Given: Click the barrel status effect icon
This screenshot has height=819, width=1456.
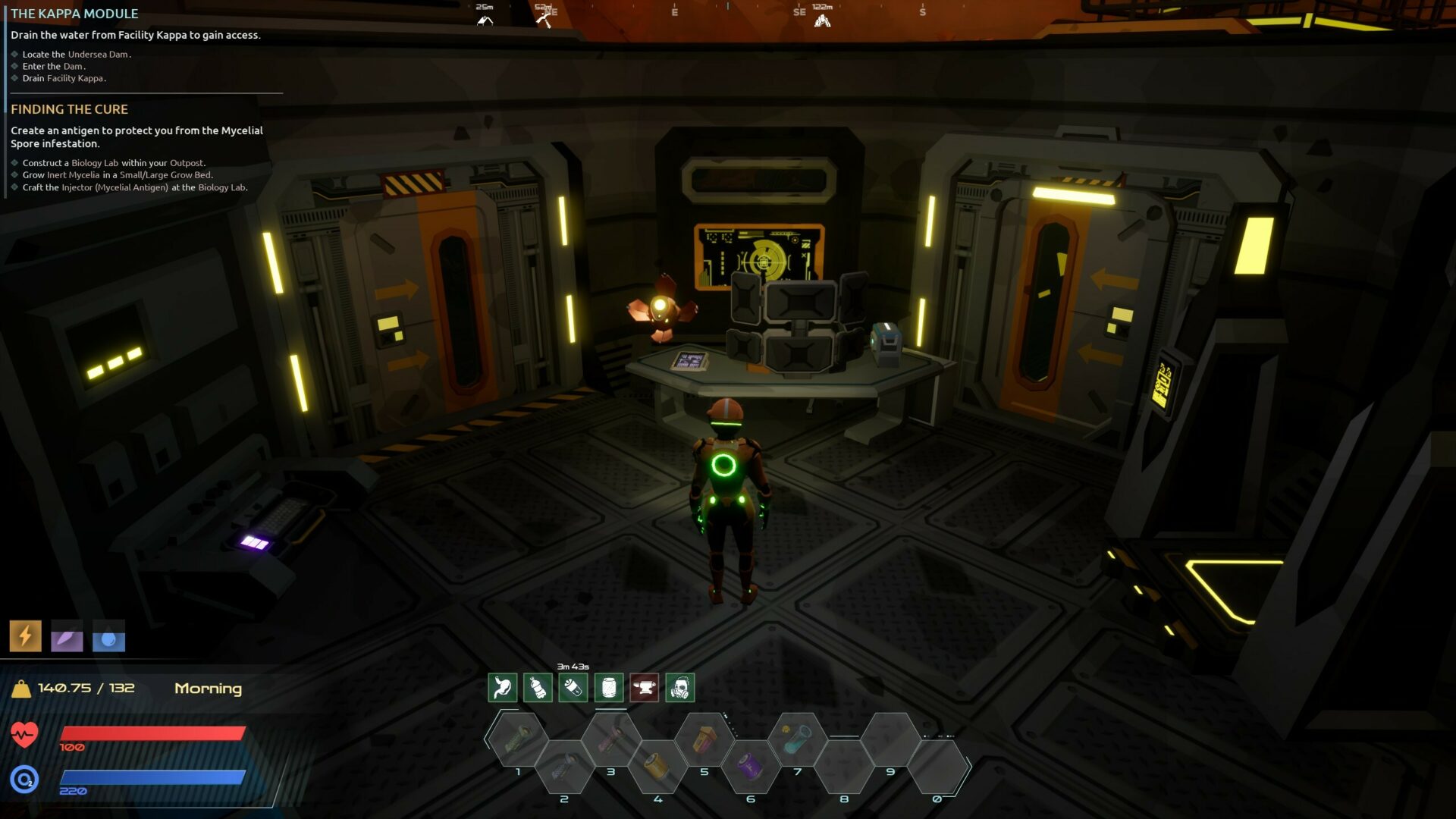Looking at the screenshot, I should point(609,688).
